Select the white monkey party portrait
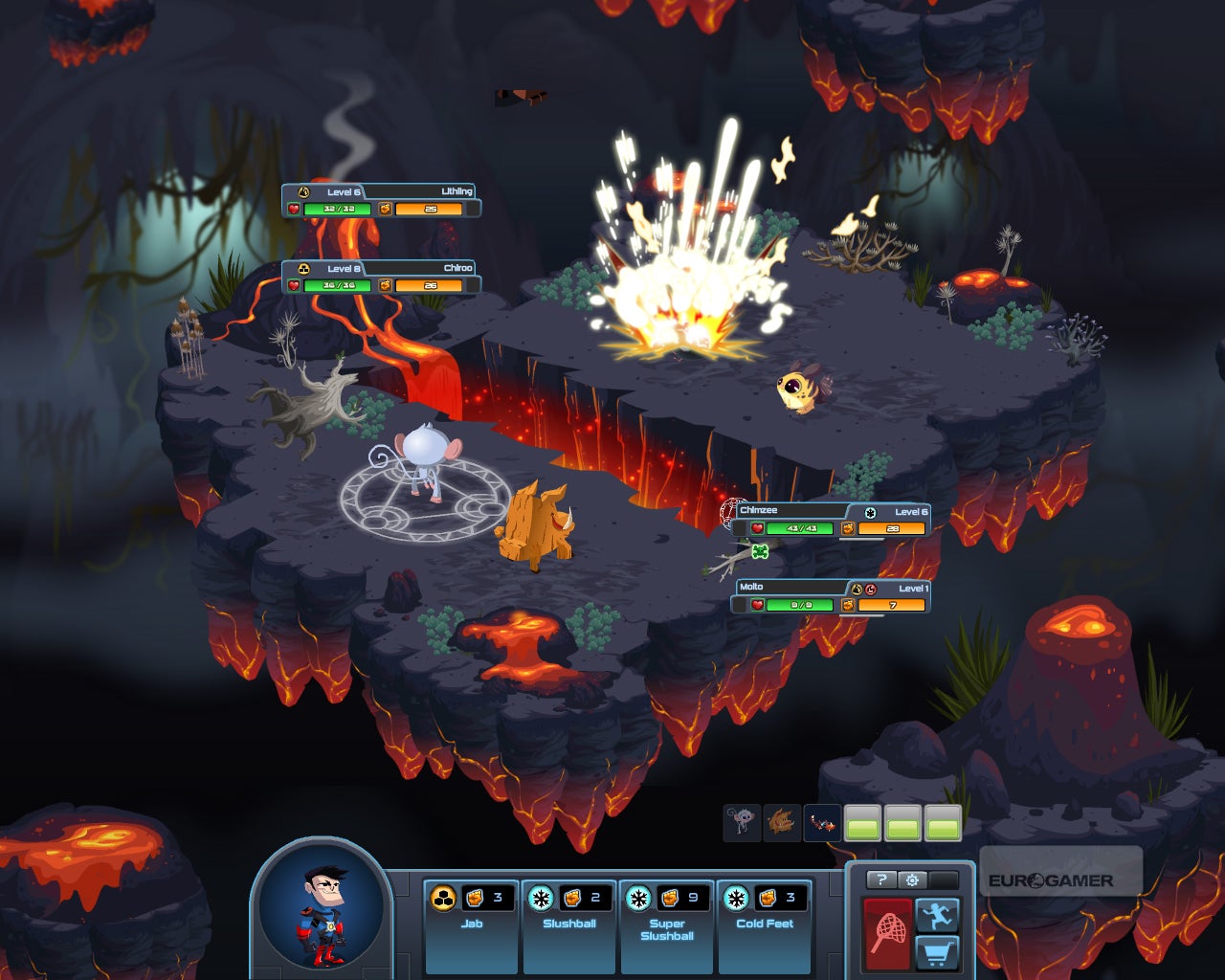1225x980 pixels. pyautogui.click(x=742, y=822)
